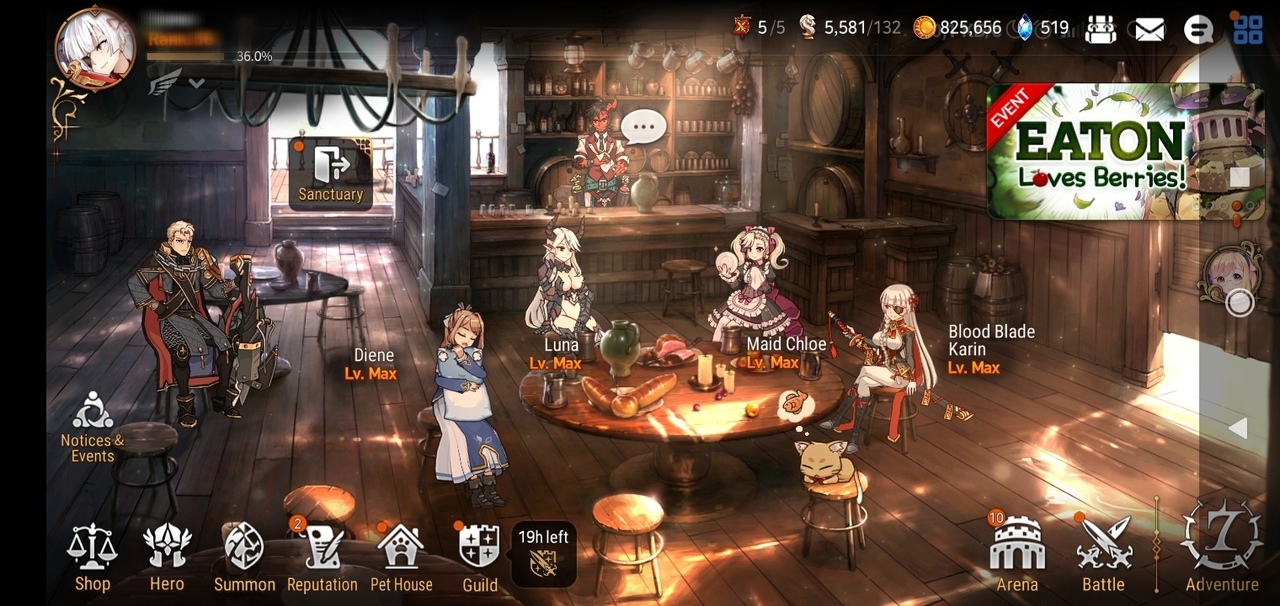The width and height of the screenshot is (1280, 606).
Task: Open the Reputation menu
Action: (322, 558)
